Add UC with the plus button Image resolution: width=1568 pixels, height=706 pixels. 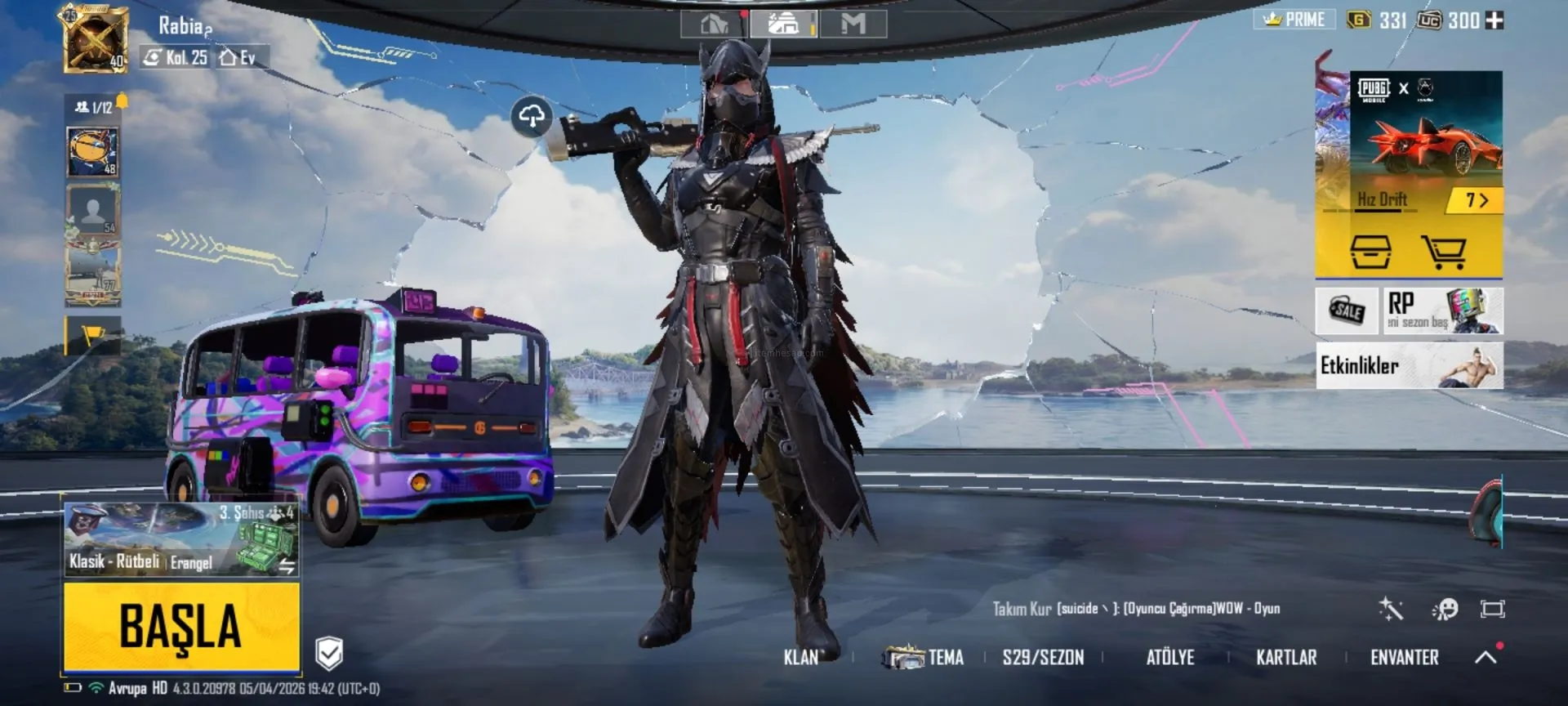point(1494,20)
